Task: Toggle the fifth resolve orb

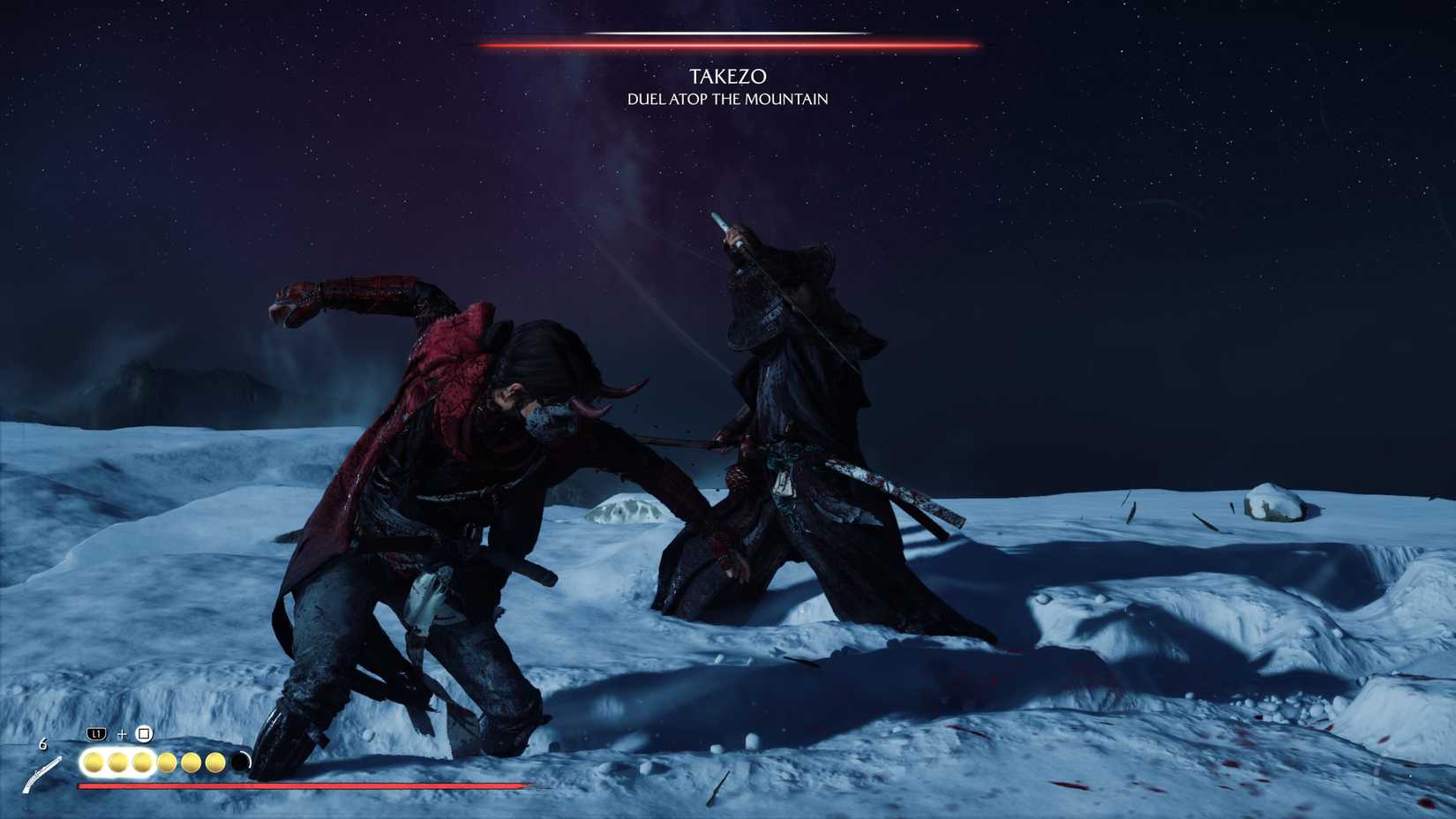Action: 190,762
